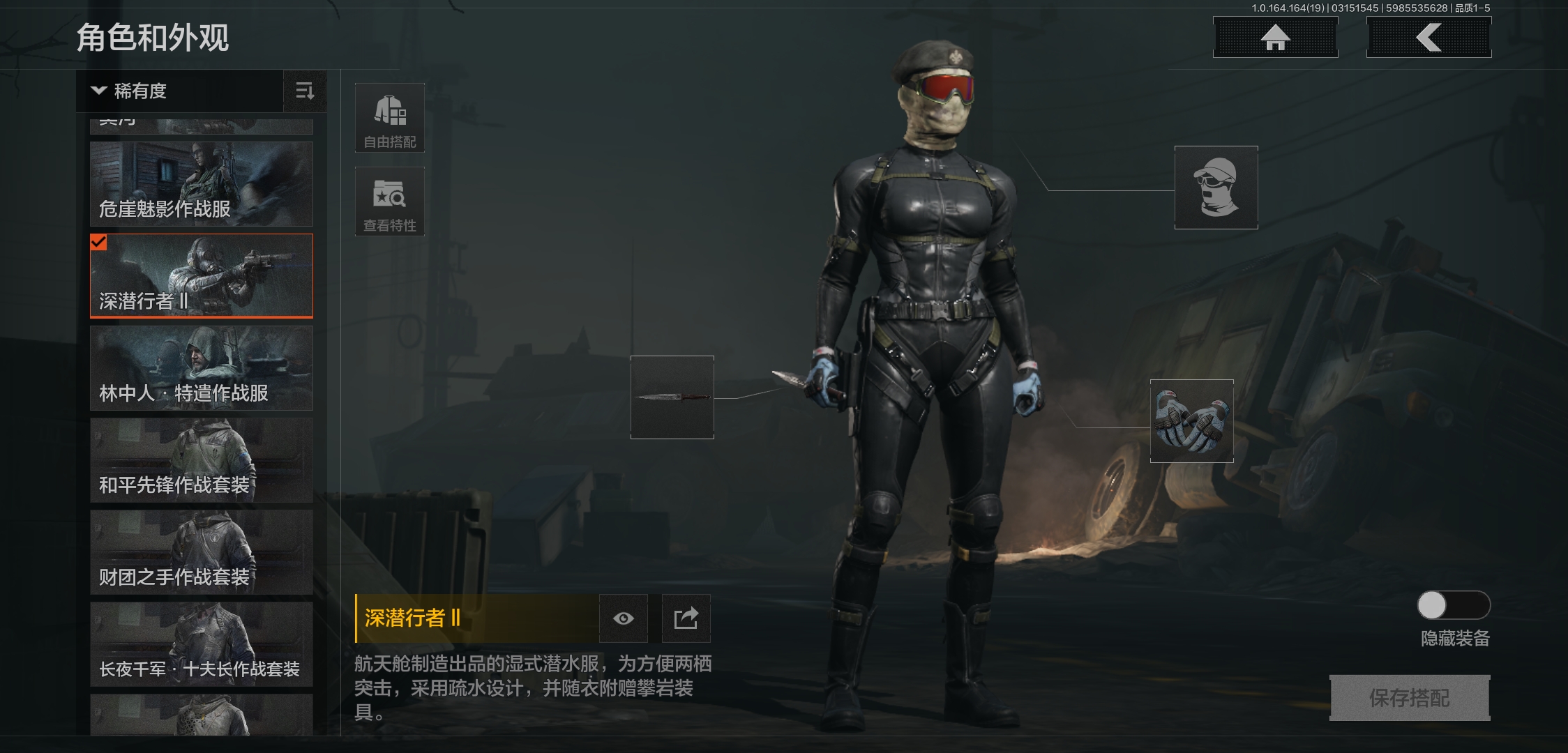Select the headgear slot icon
Screen dimensions: 1568x753
pos(1215,187)
